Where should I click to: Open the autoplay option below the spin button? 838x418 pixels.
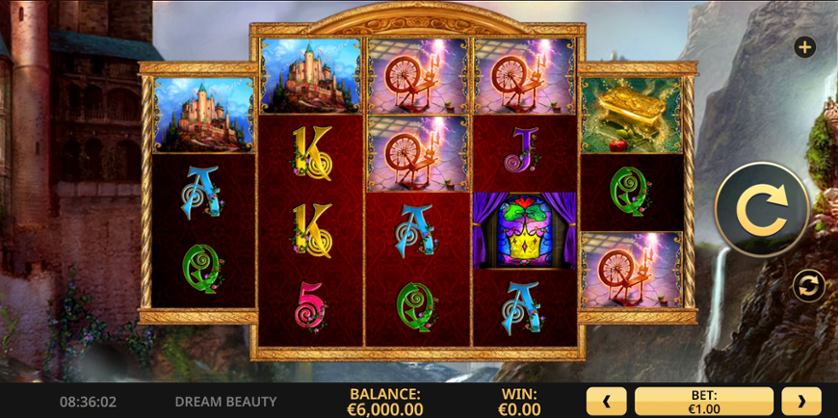(x=807, y=286)
